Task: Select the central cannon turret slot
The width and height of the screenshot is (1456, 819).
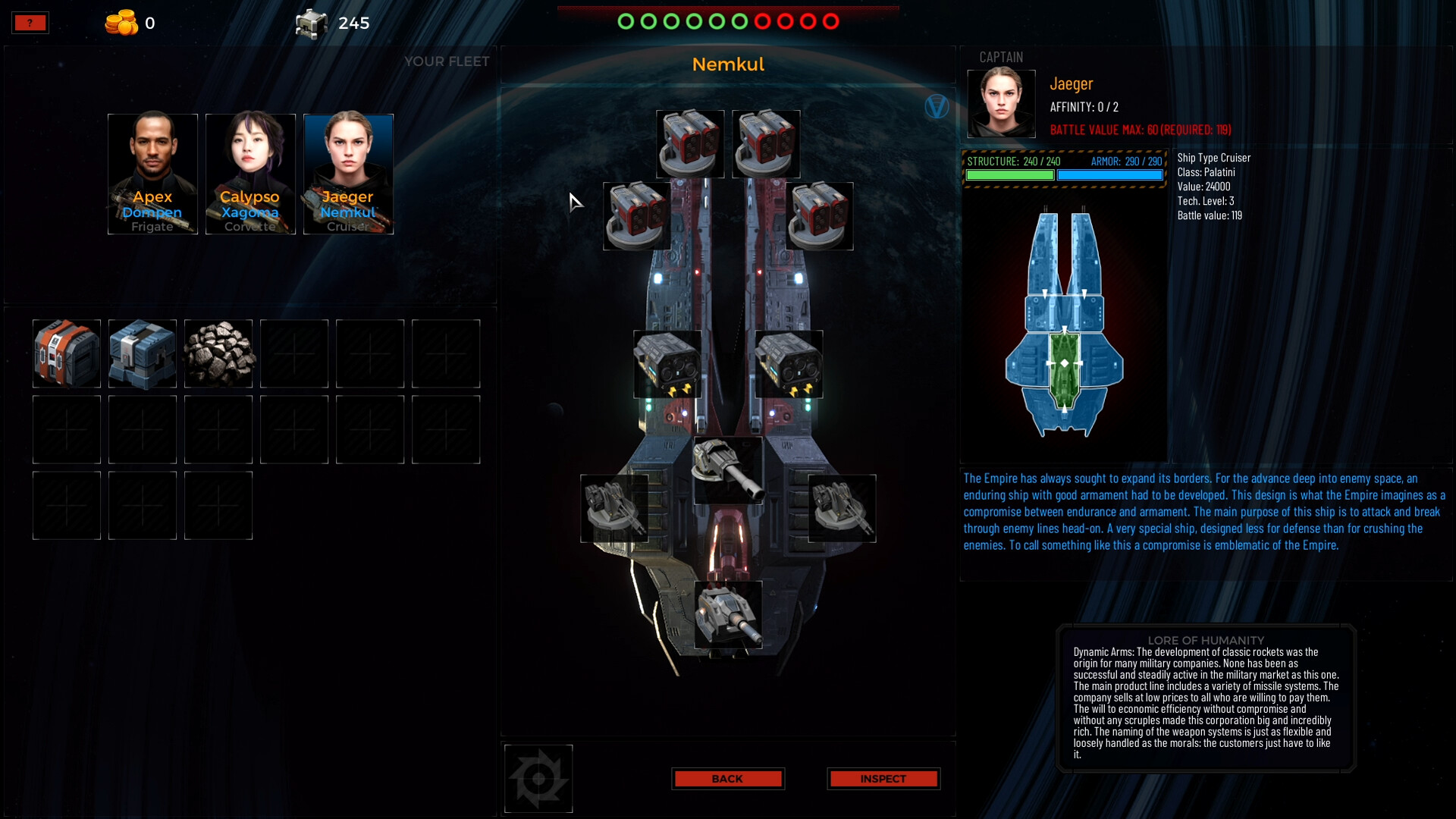Action: [x=728, y=470]
